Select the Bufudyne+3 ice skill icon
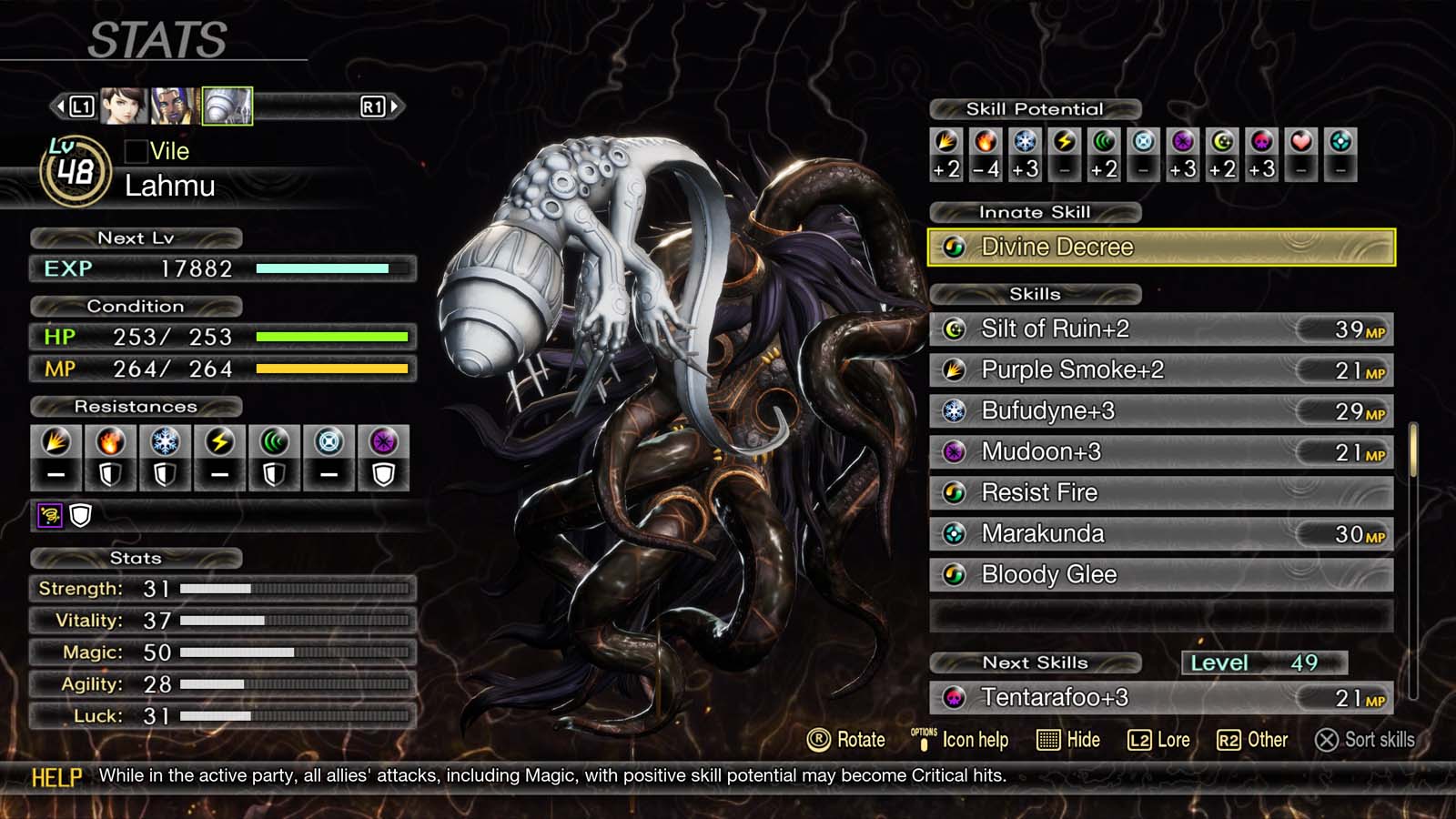The image size is (1456, 819). pyautogui.click(x=955, y=410)
